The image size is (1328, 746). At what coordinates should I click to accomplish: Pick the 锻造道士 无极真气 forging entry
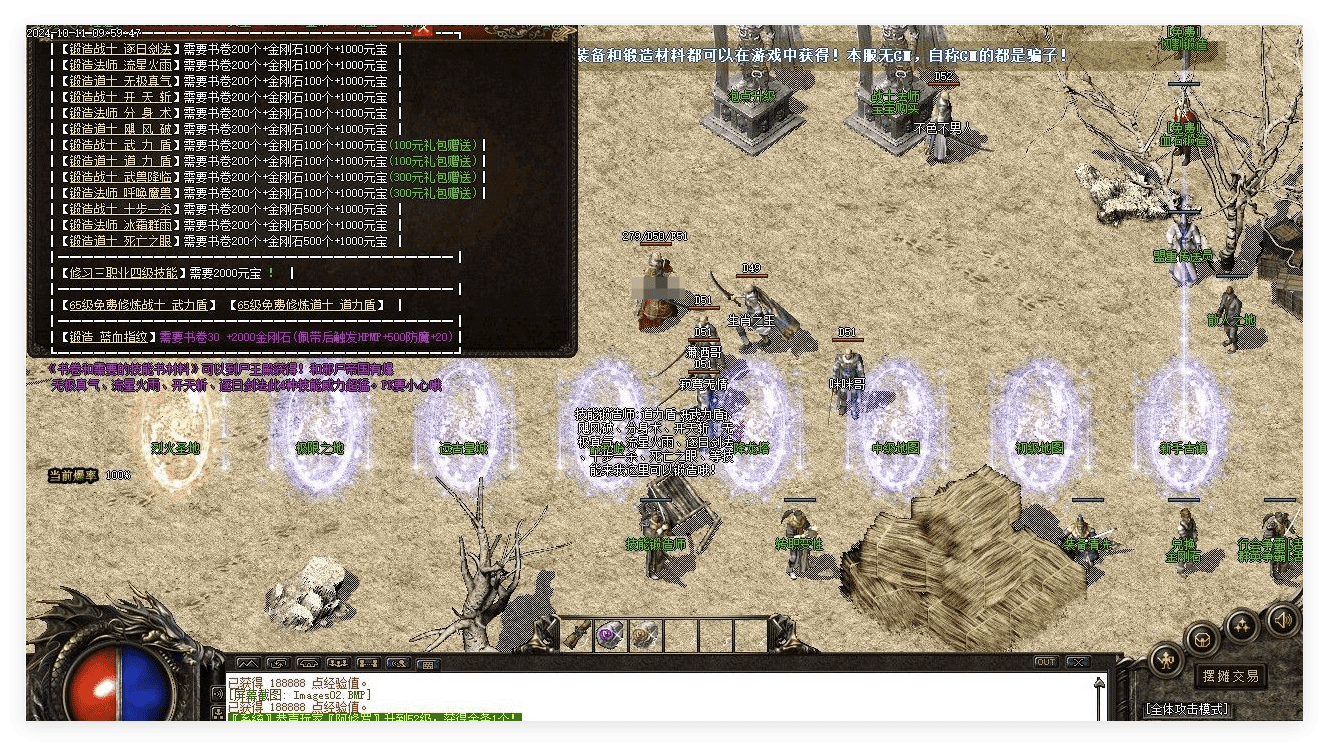[121, 81]
